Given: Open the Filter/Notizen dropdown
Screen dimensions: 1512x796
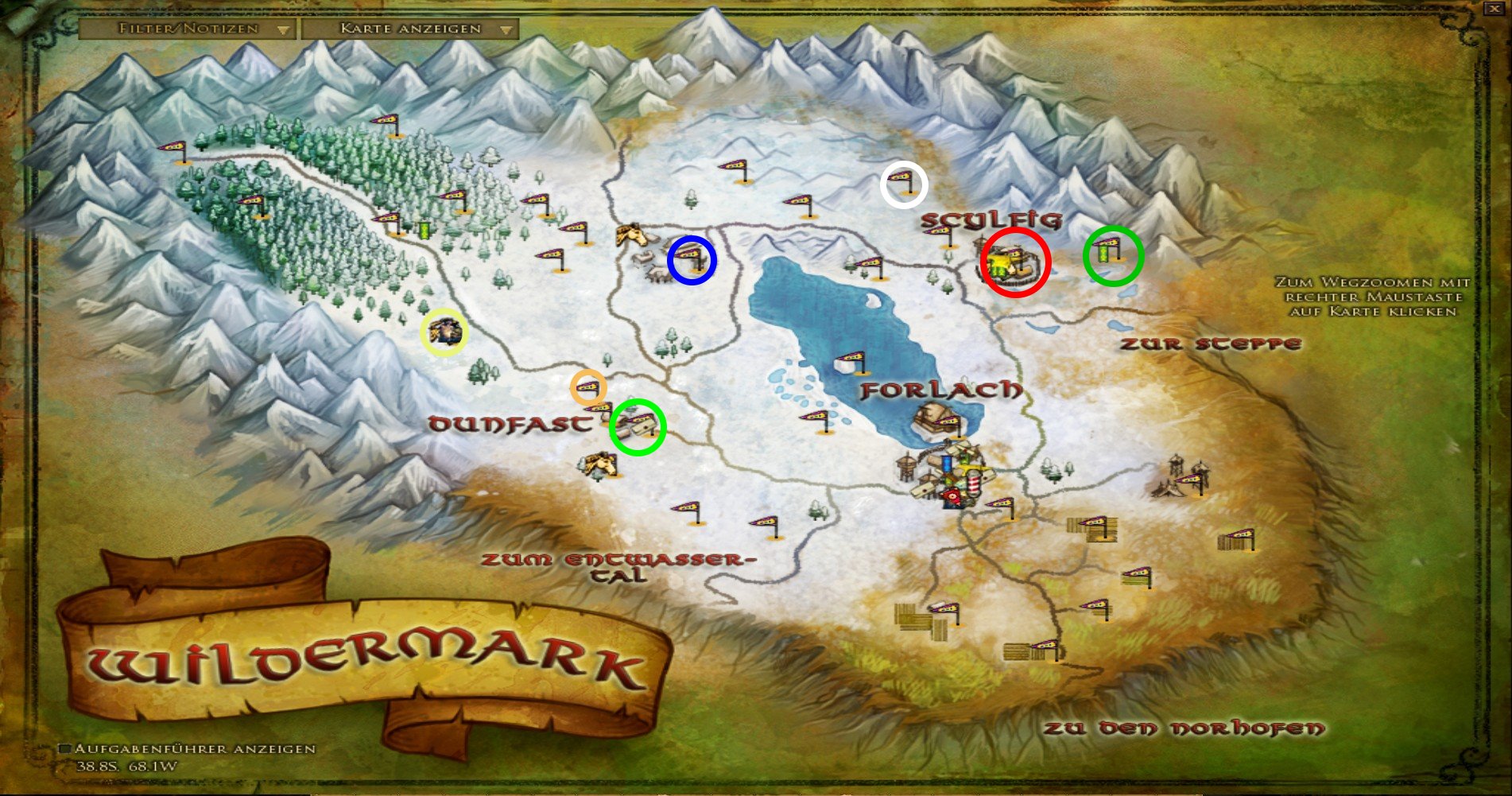Looking at the screenshot, I should [188, 29].
